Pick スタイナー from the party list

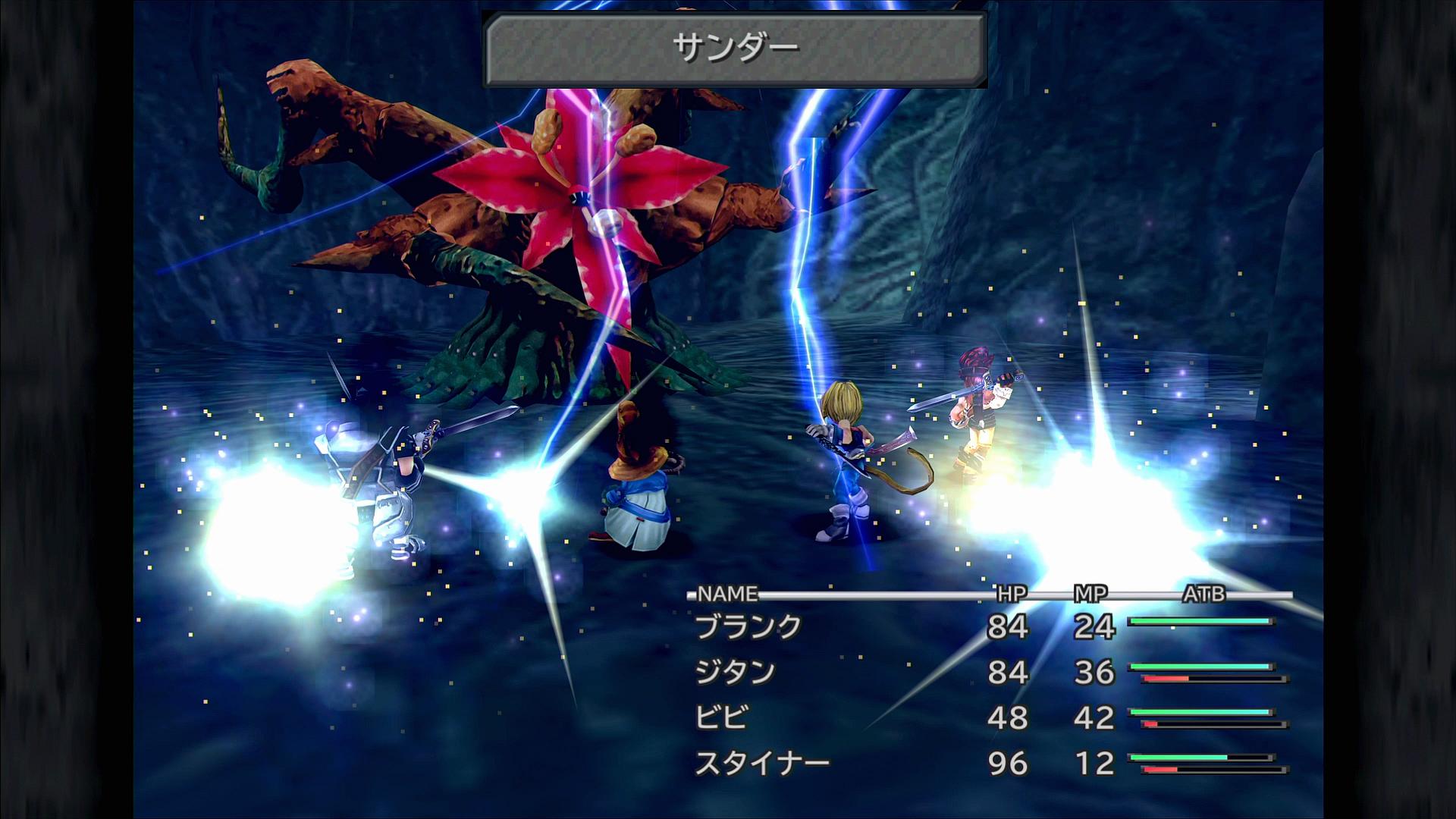click(762, 763)
